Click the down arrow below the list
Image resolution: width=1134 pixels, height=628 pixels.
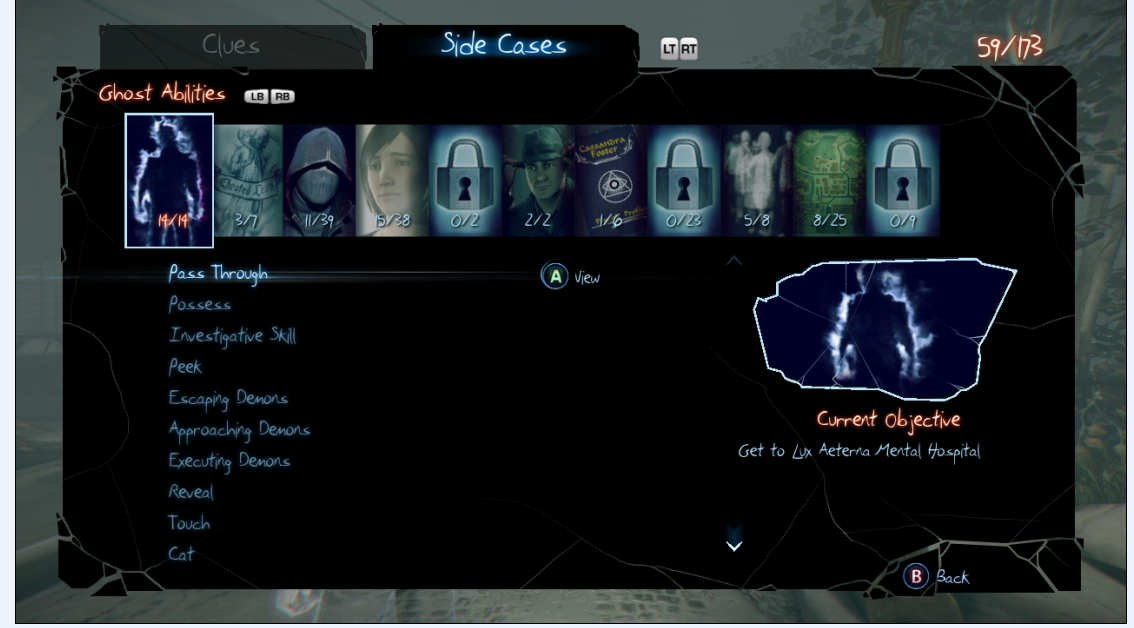click(734, 545)
